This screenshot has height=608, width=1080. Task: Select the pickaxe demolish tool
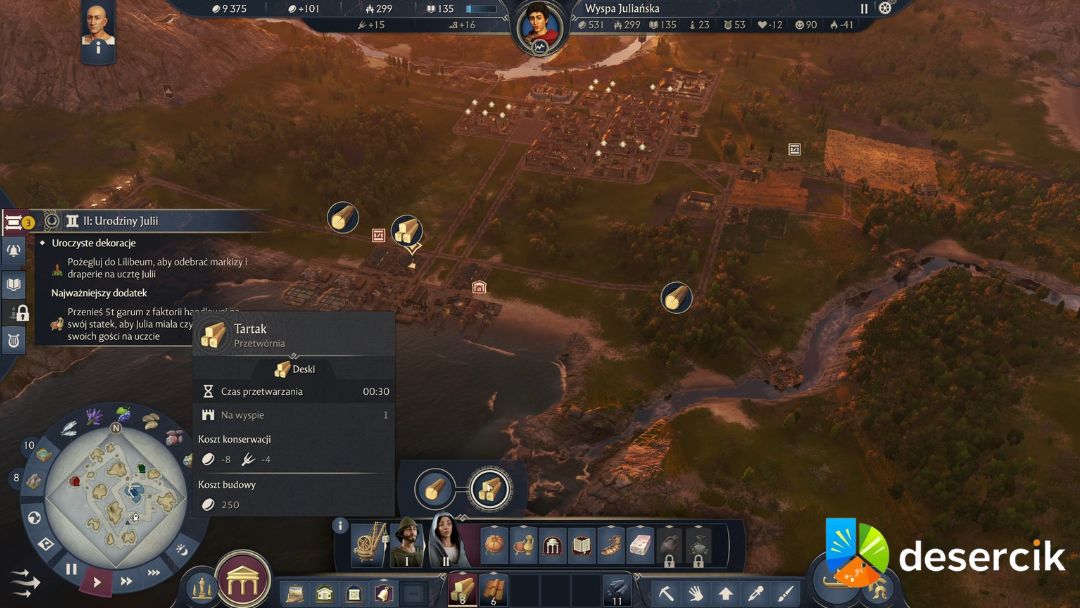pos(665,593)
